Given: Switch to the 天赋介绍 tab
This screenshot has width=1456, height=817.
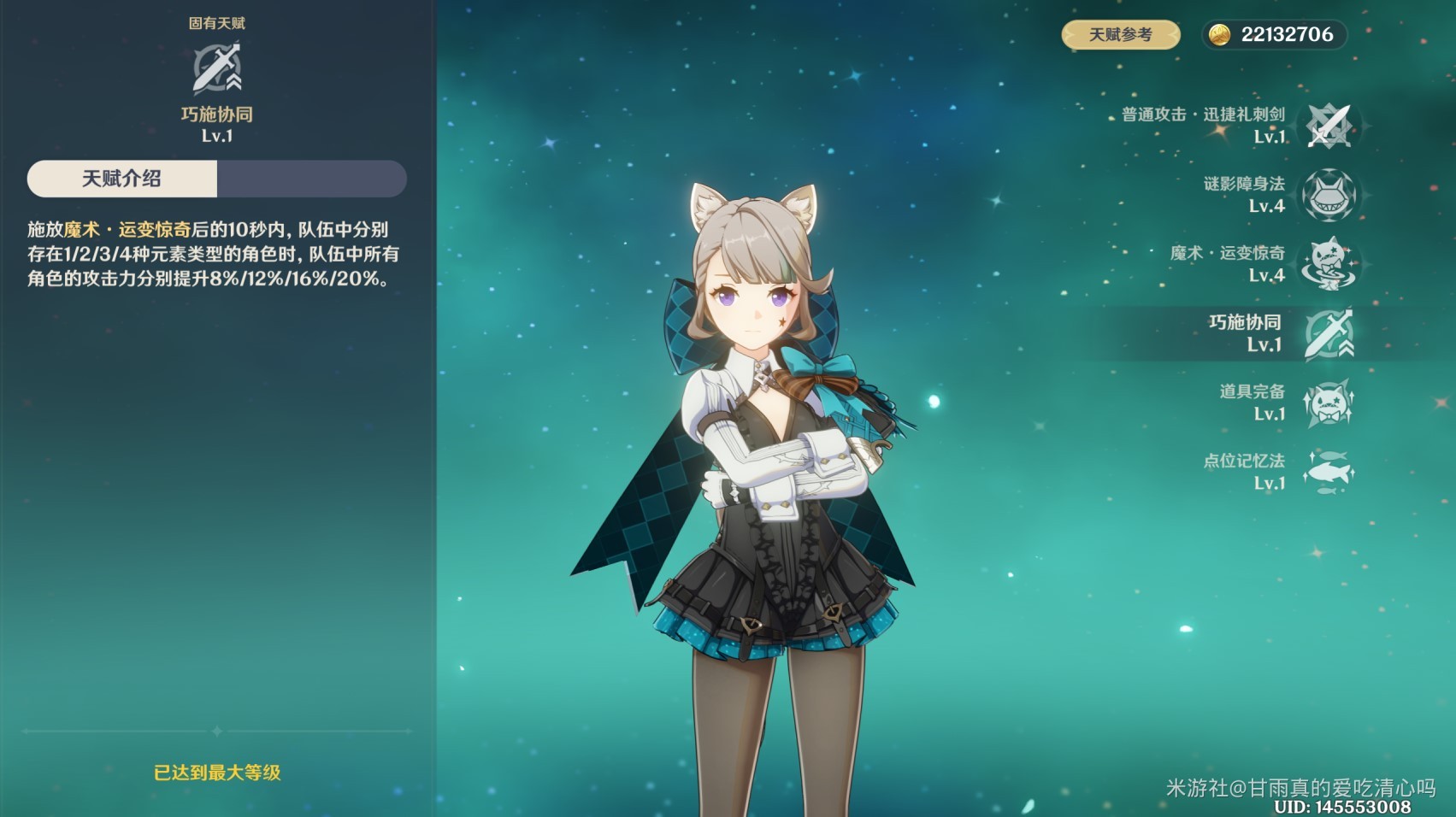Looking at the screenshot, I should [x=122, y=179].
